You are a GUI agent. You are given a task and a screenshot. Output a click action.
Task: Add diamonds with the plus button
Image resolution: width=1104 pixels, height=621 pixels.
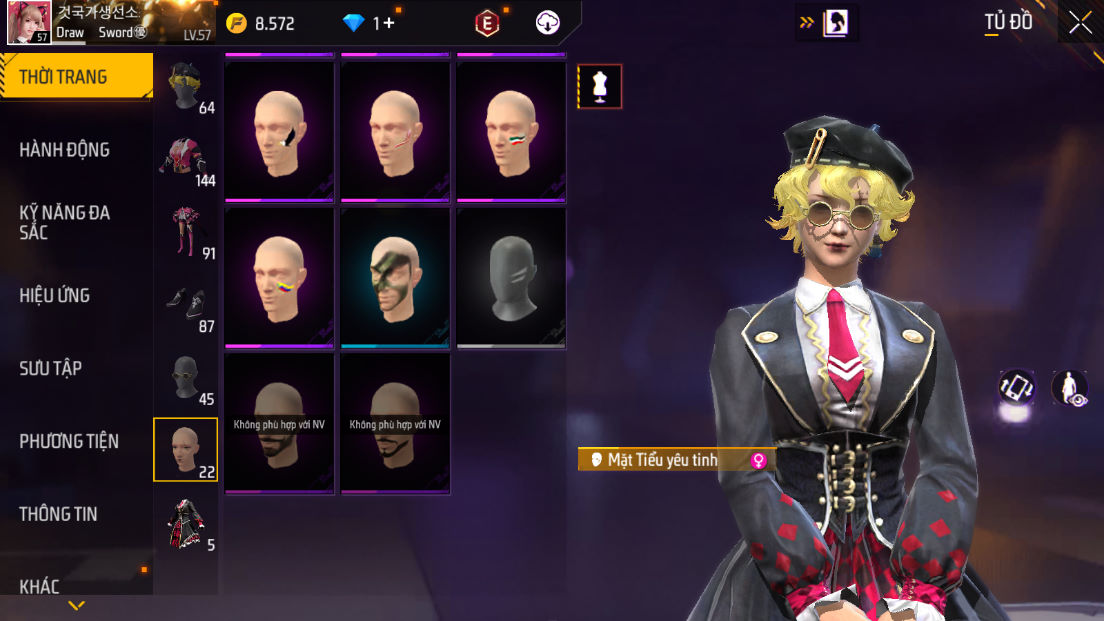click(x=388, y=23)
